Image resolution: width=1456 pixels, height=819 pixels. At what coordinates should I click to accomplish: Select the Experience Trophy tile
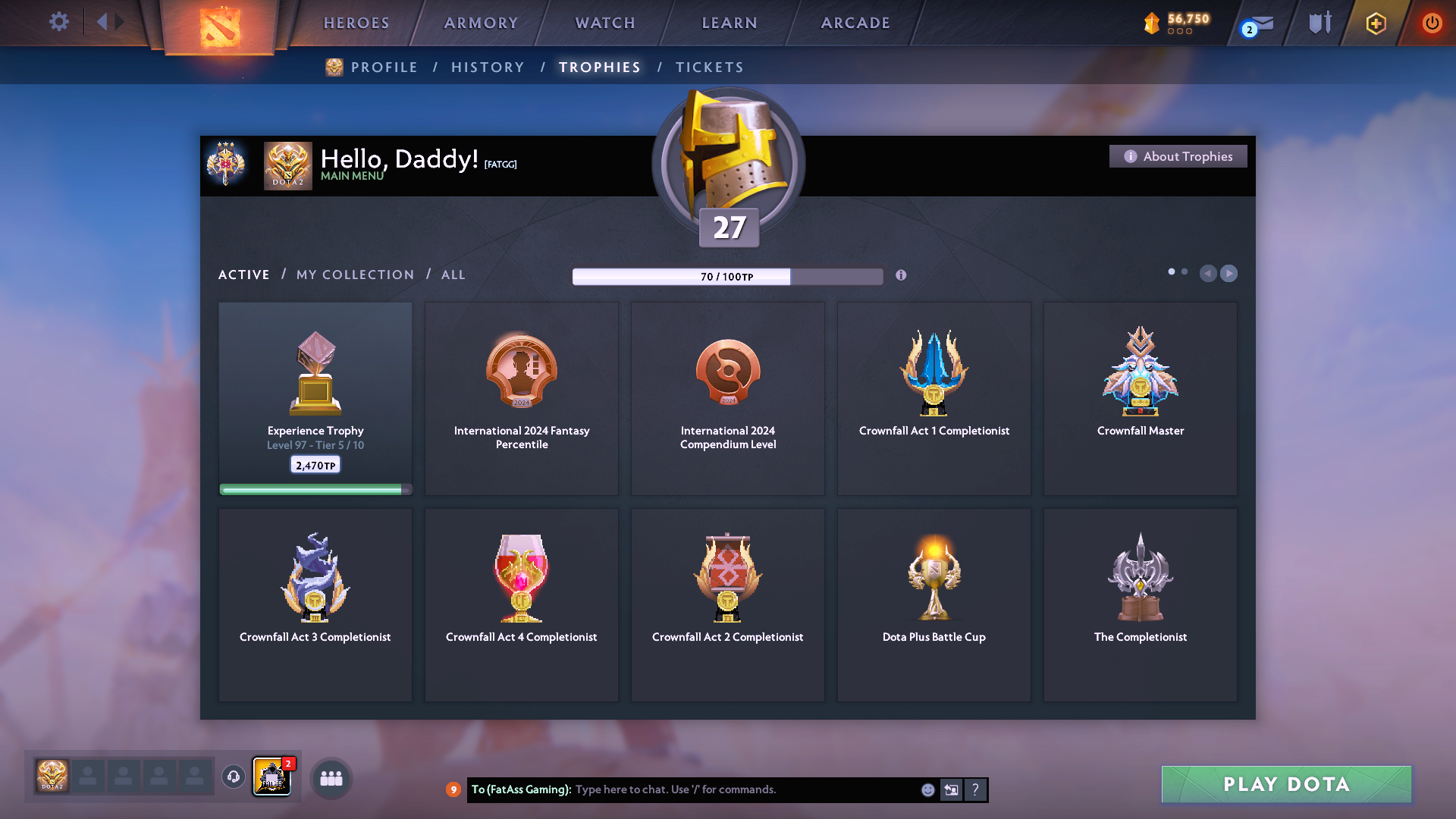coord(315,398)
